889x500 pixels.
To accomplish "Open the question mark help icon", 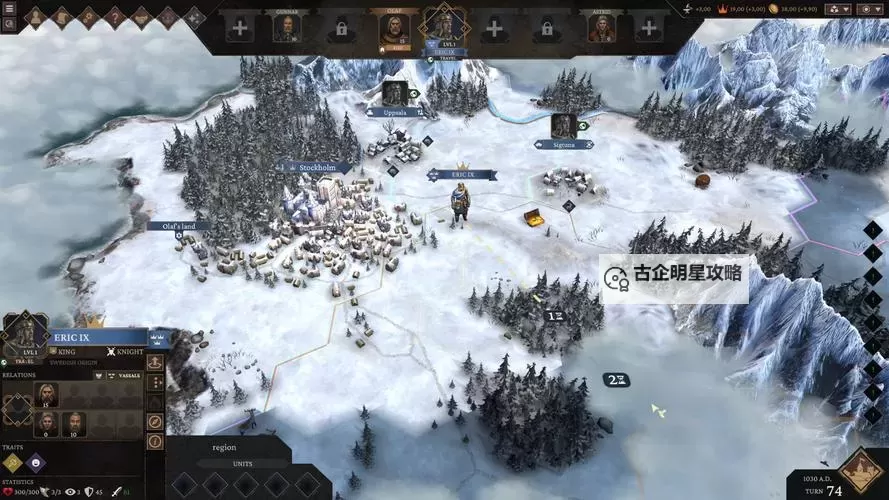I will [x=114, y=17].
